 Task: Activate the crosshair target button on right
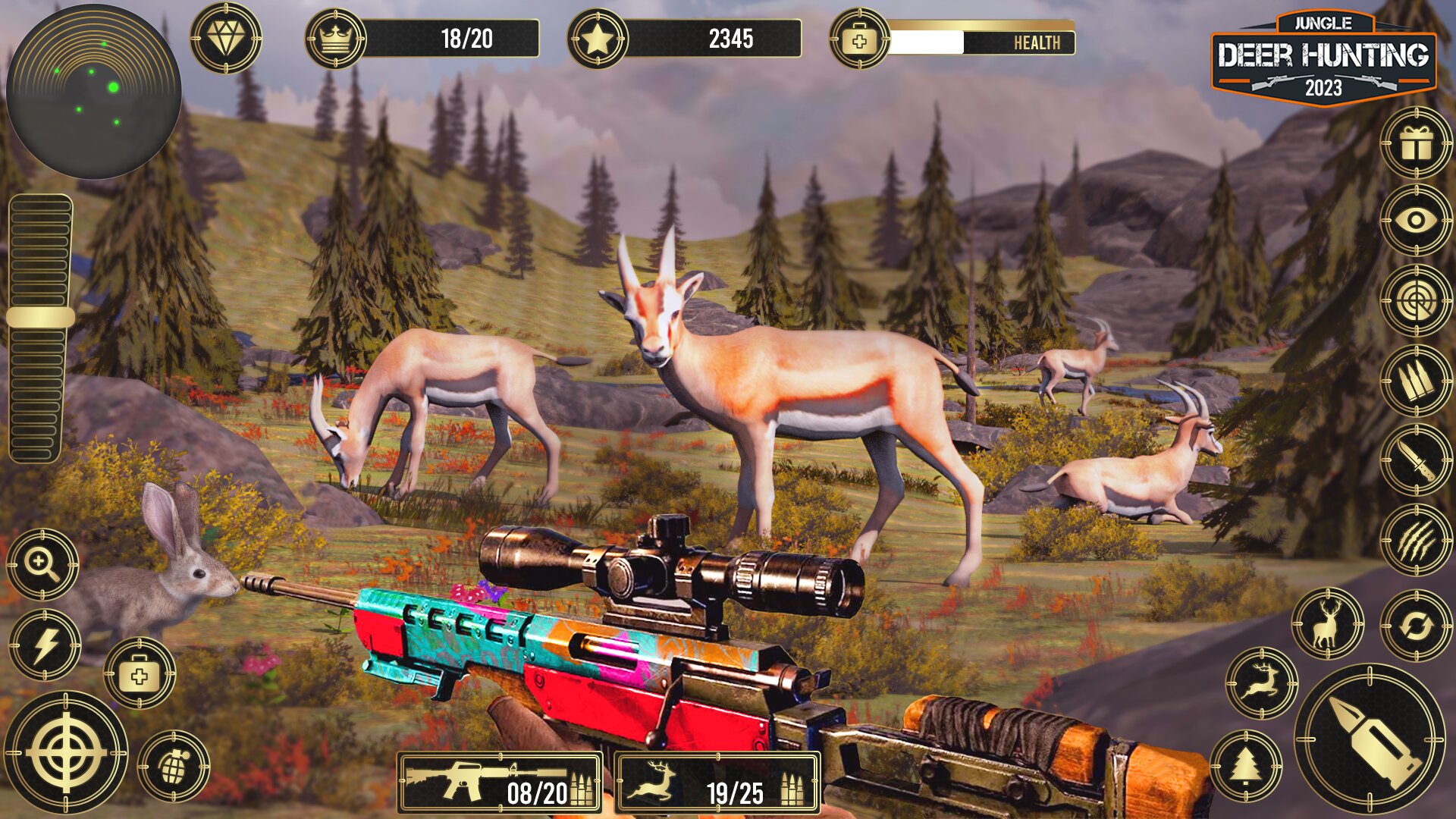point(1415,301)
